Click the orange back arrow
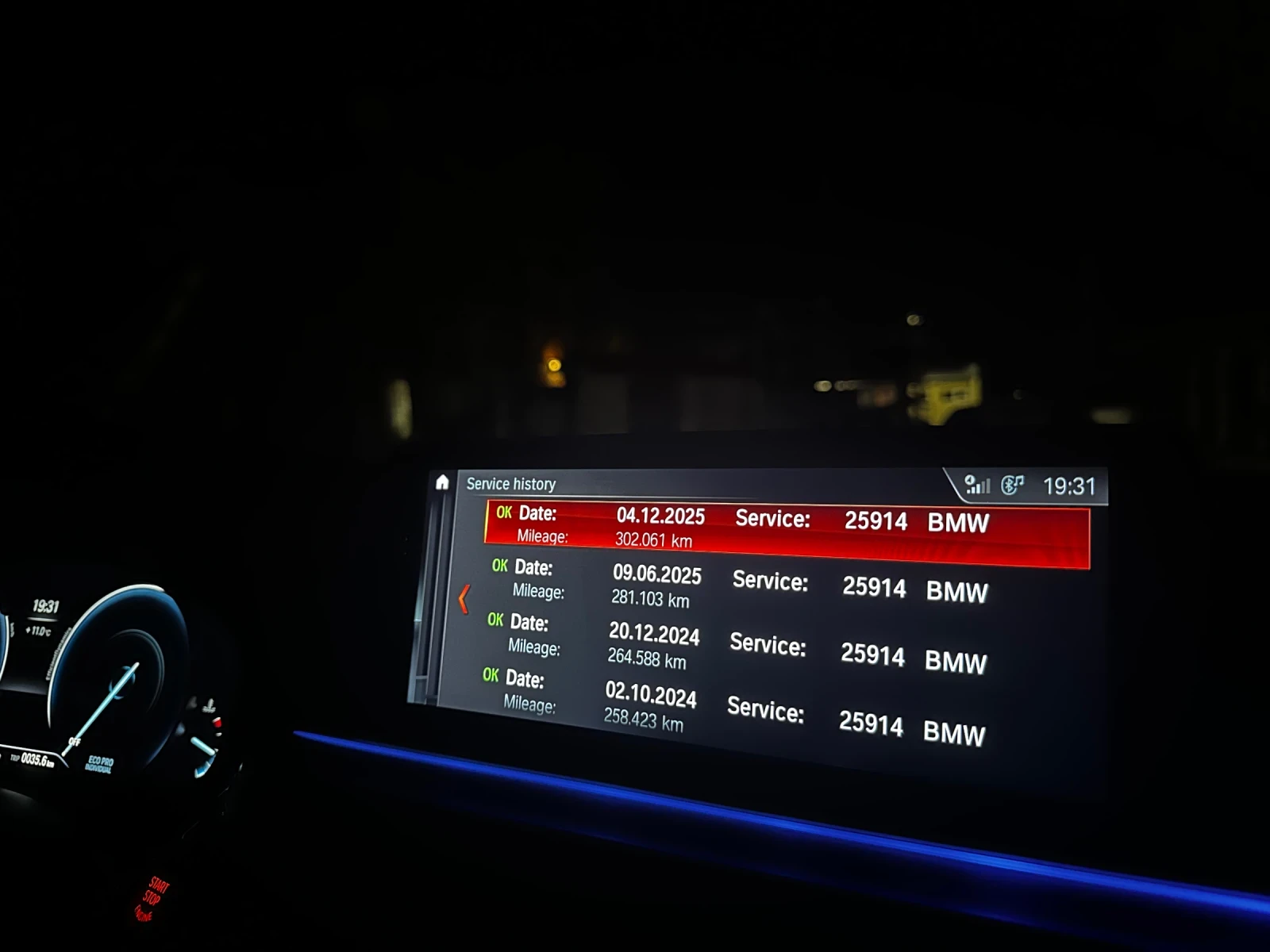Image resolution: width=1270 pixels, height=952 pixels. 464,599
